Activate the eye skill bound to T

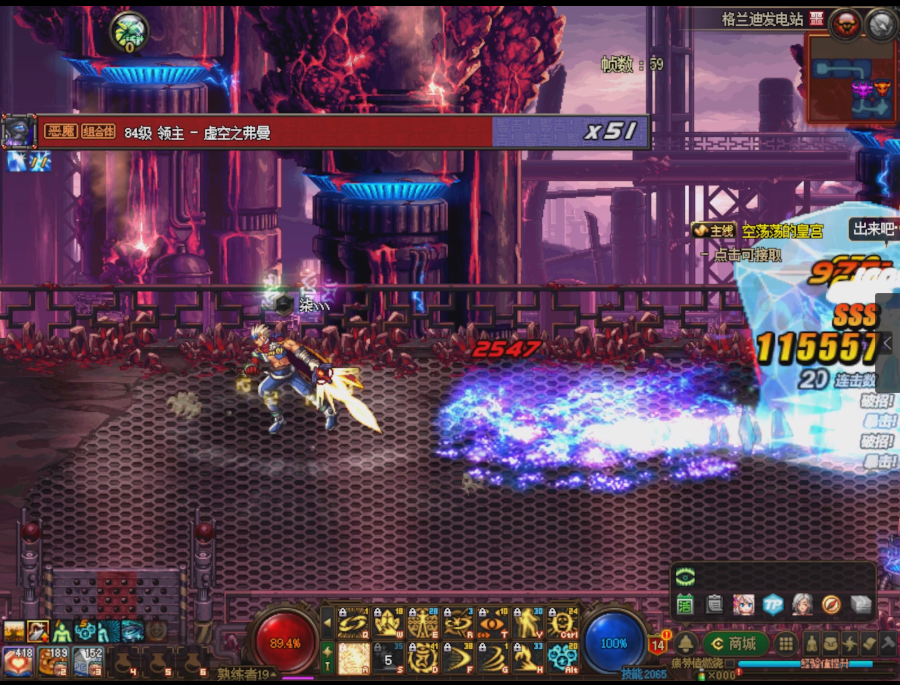(491, 623)
